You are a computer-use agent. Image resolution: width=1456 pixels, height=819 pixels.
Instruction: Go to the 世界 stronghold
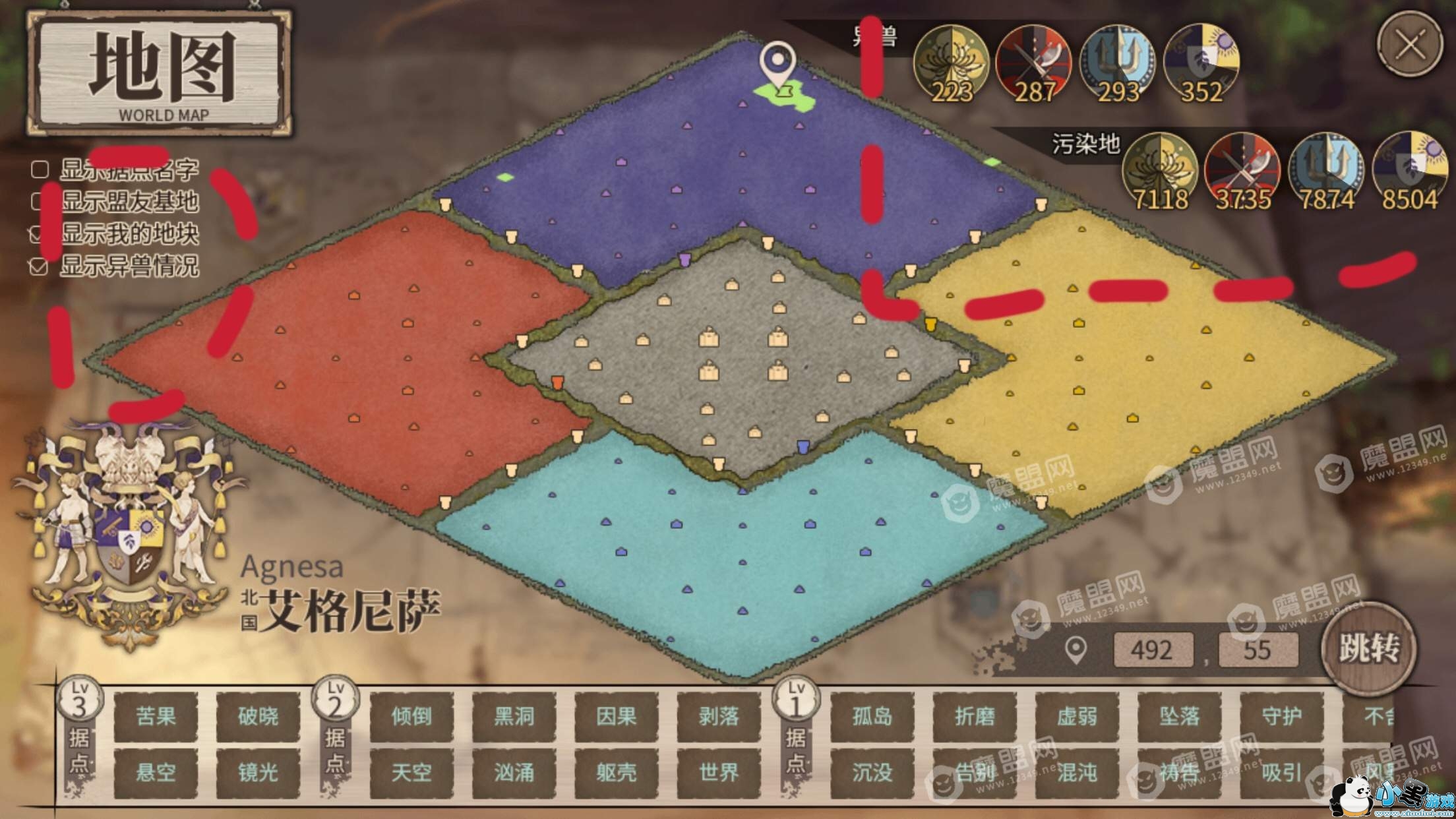pos(718,772)
